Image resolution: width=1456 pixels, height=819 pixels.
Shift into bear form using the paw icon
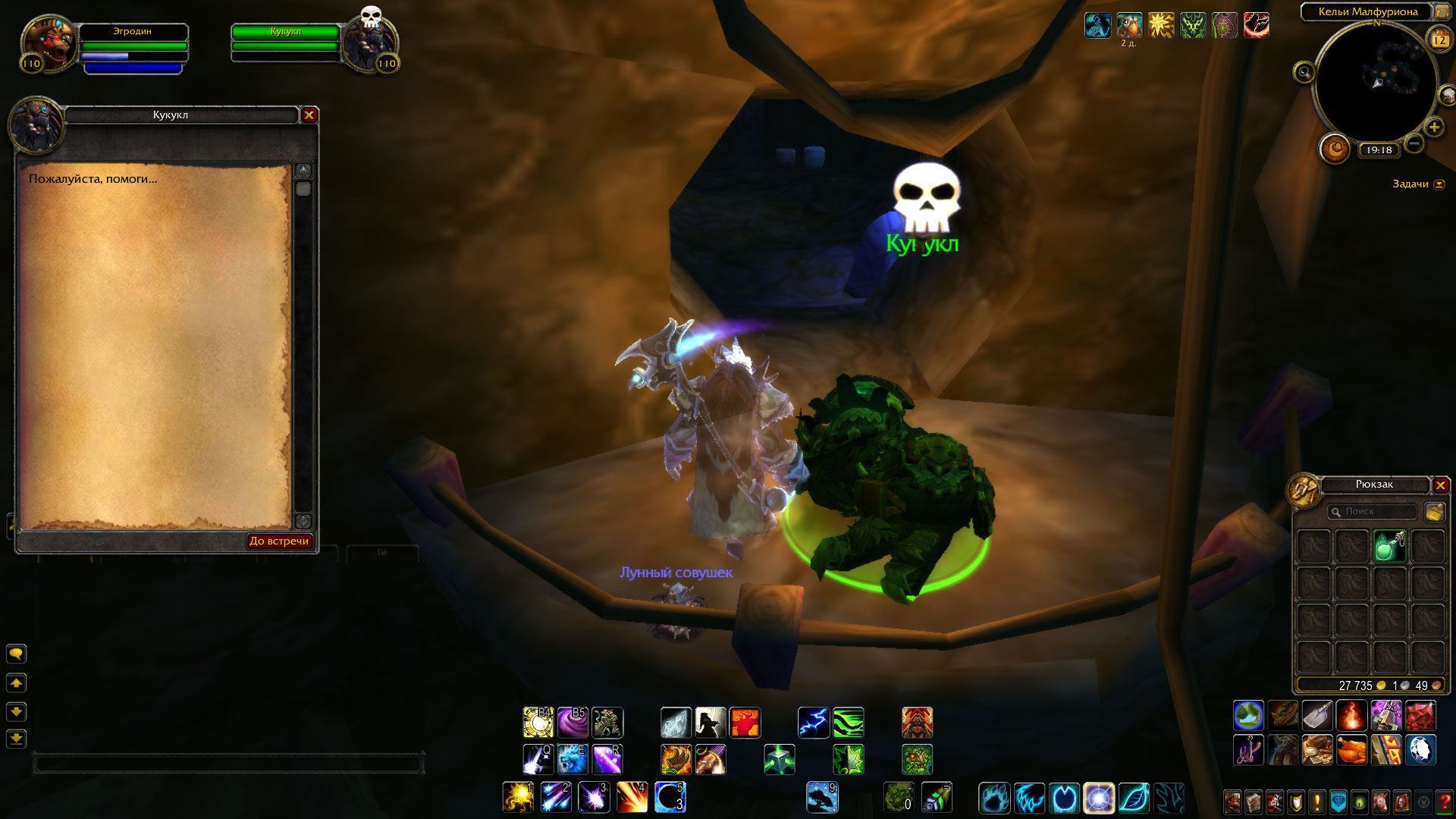994,798
